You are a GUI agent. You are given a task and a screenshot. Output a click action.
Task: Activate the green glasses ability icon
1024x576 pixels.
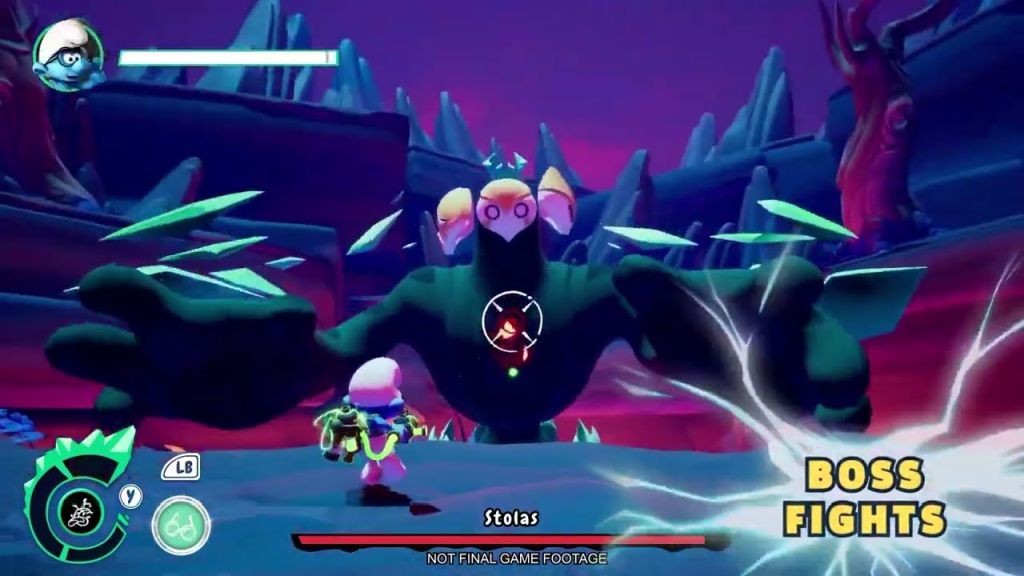(181, 525)
